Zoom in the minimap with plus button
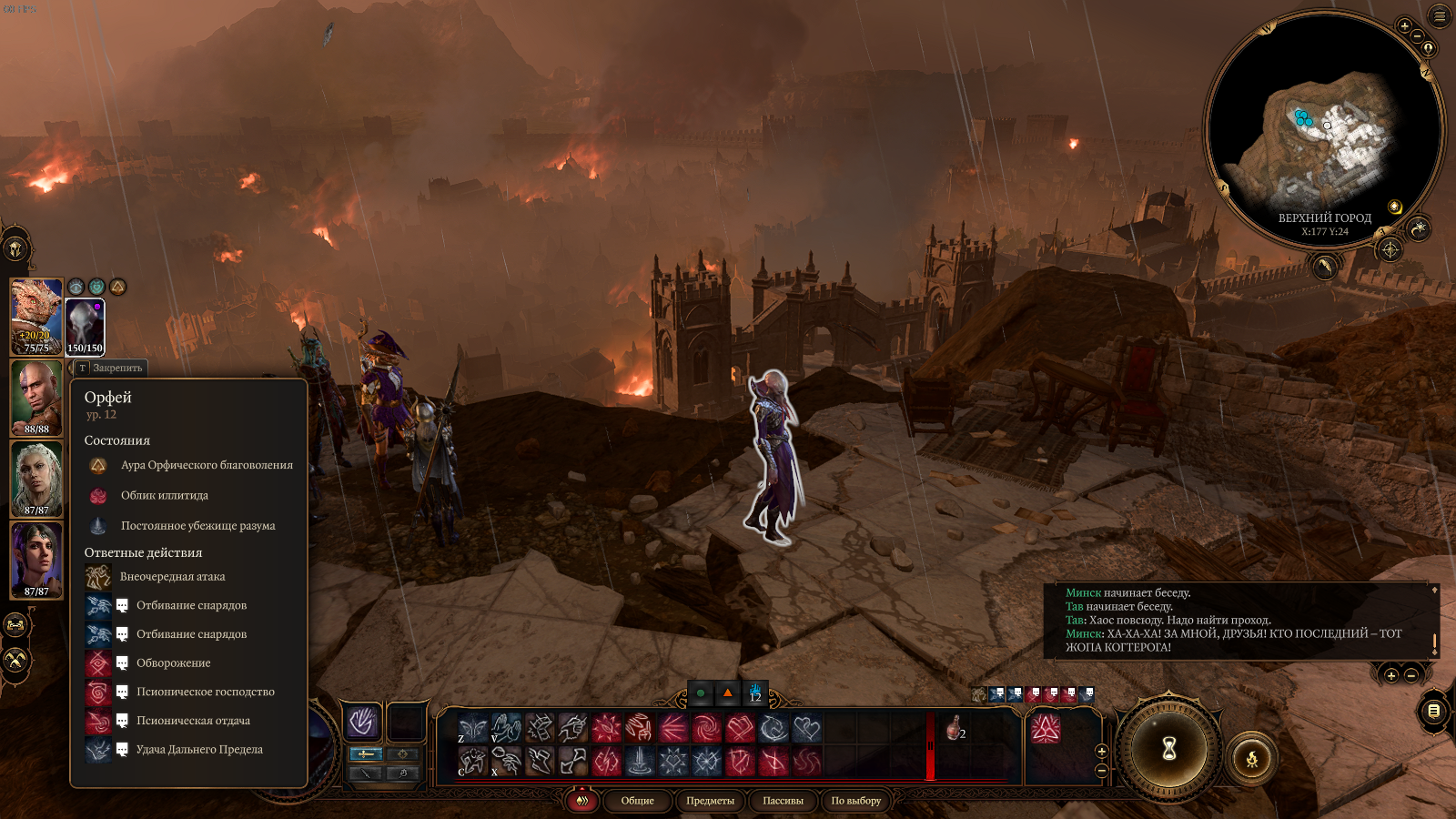This screenshot has height=819, width=1456. pos(1404,26)
